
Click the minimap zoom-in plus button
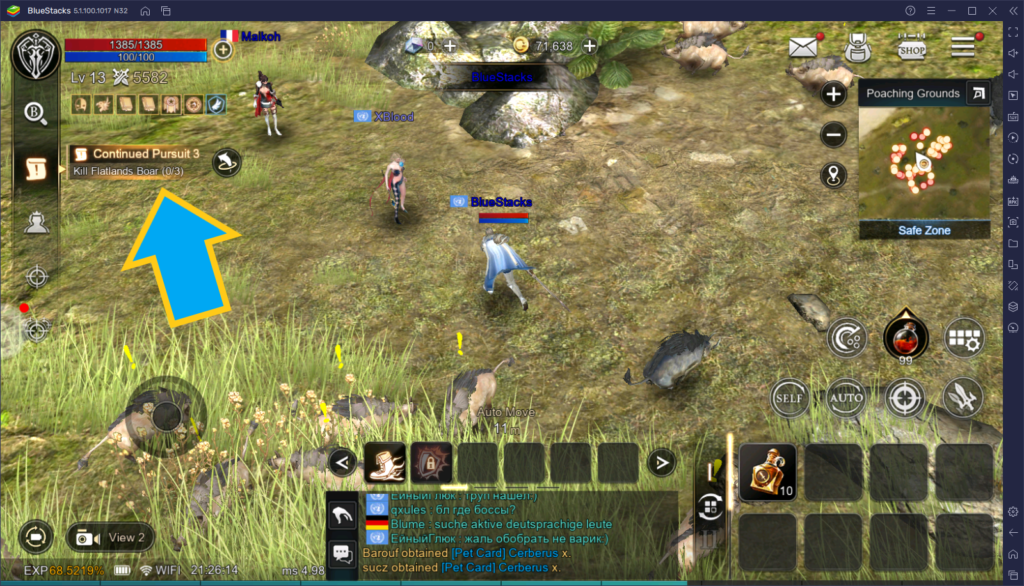pos(834,94)
